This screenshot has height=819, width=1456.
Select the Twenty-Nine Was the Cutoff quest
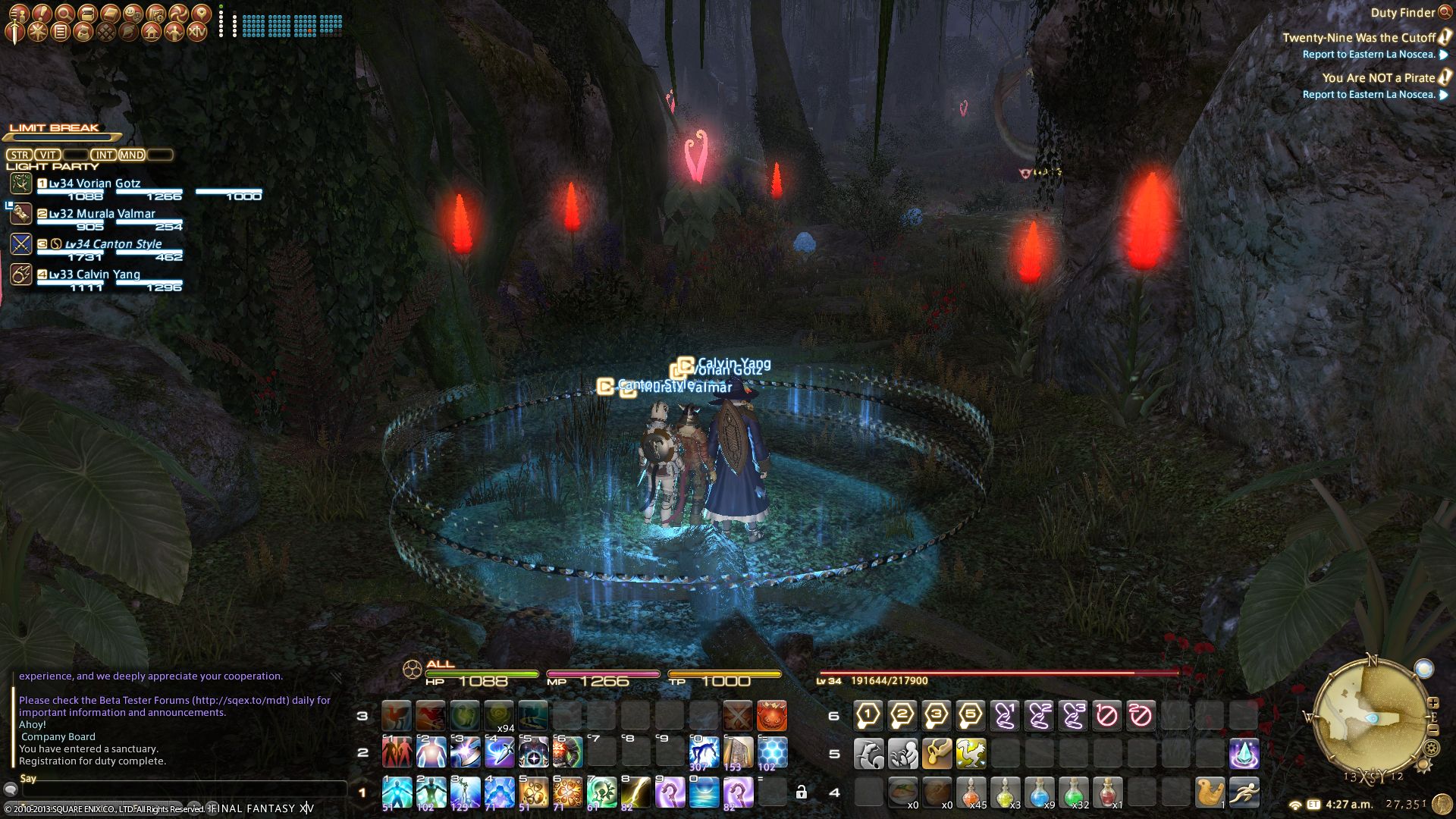point(1358,37)
